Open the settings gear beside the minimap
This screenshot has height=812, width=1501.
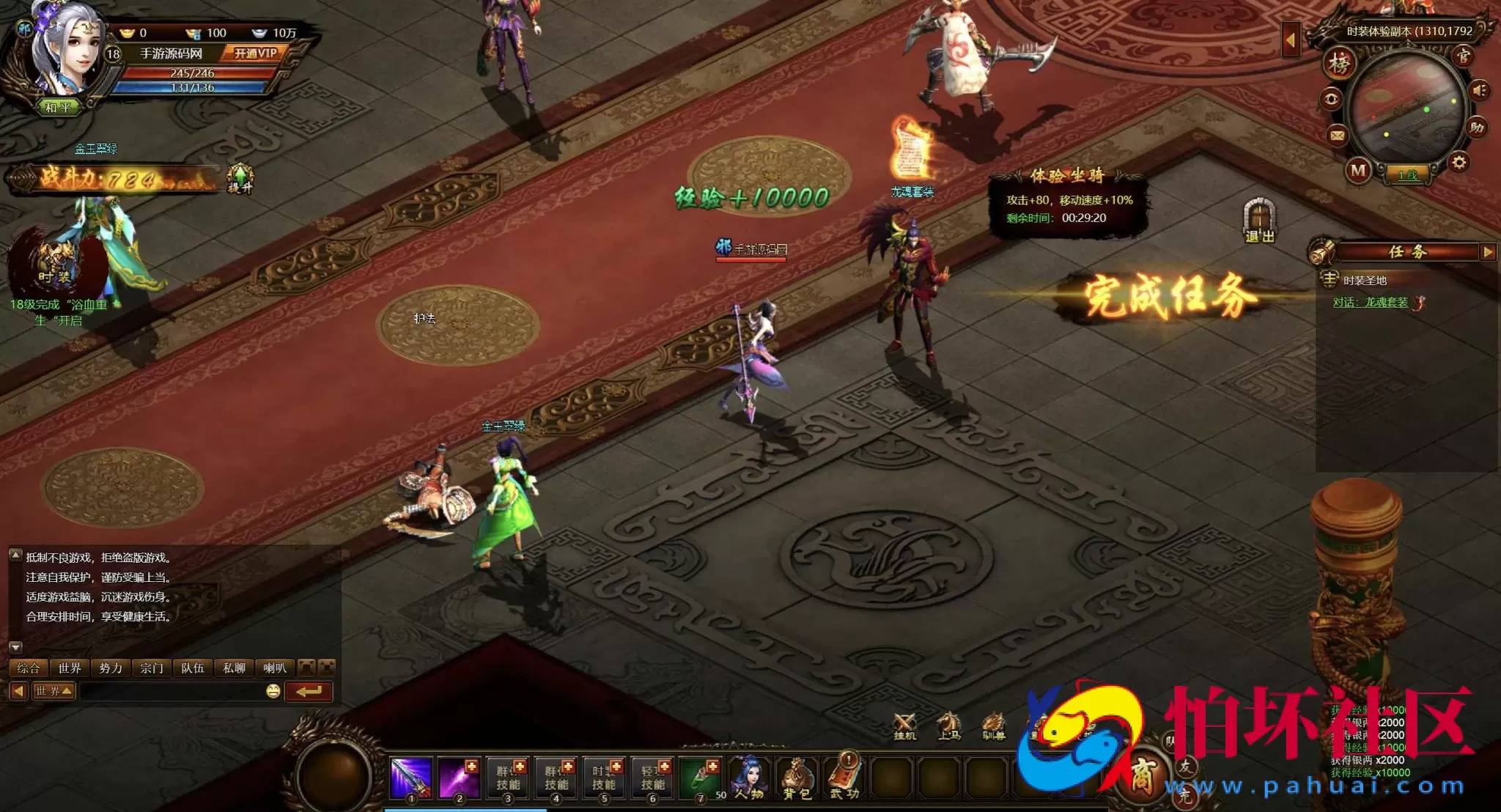tap(1459, 161)
